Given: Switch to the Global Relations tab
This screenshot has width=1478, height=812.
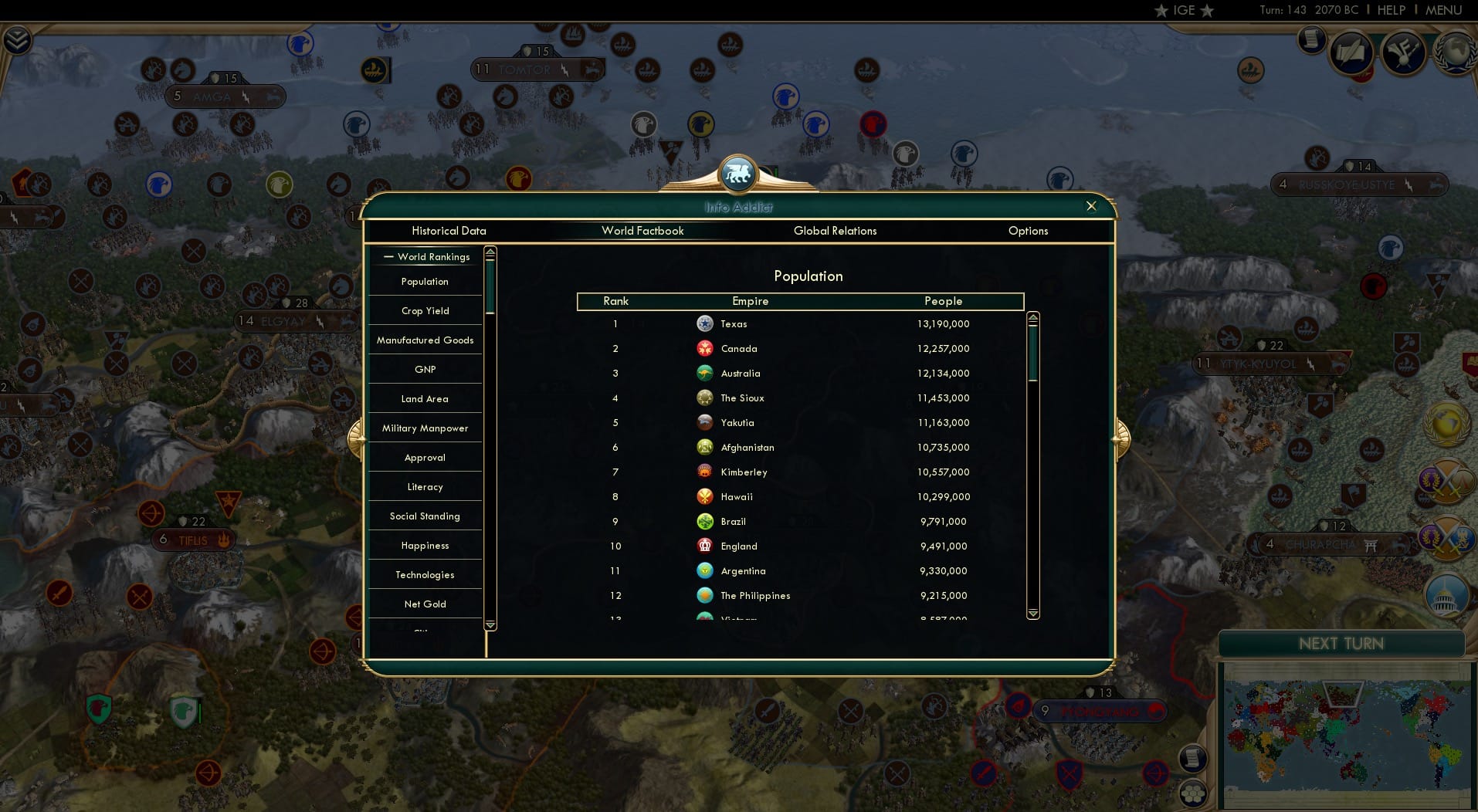Looking at the screenshot, I should pos(835,231).
